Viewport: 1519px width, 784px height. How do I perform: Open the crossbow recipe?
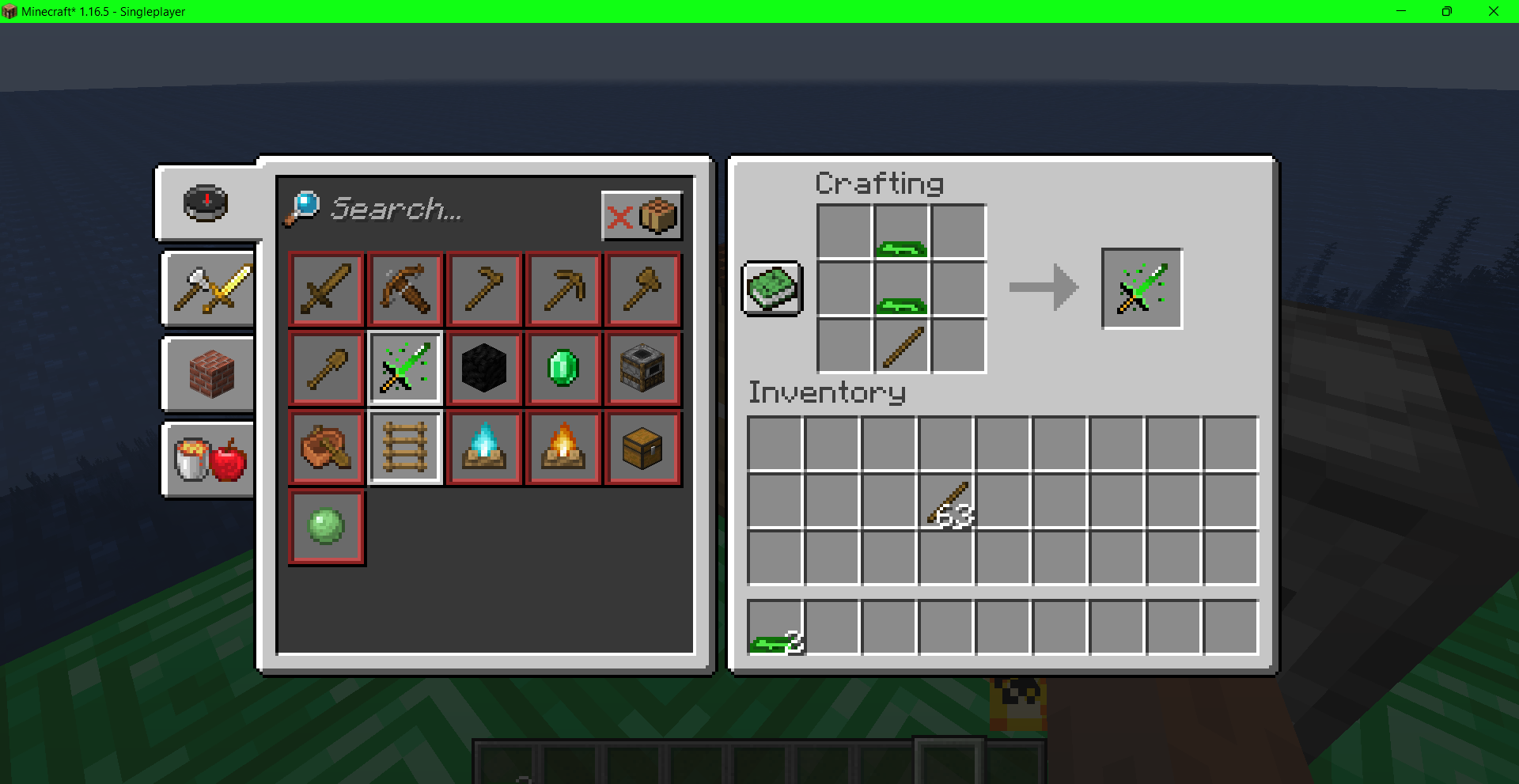pos(405,289)
